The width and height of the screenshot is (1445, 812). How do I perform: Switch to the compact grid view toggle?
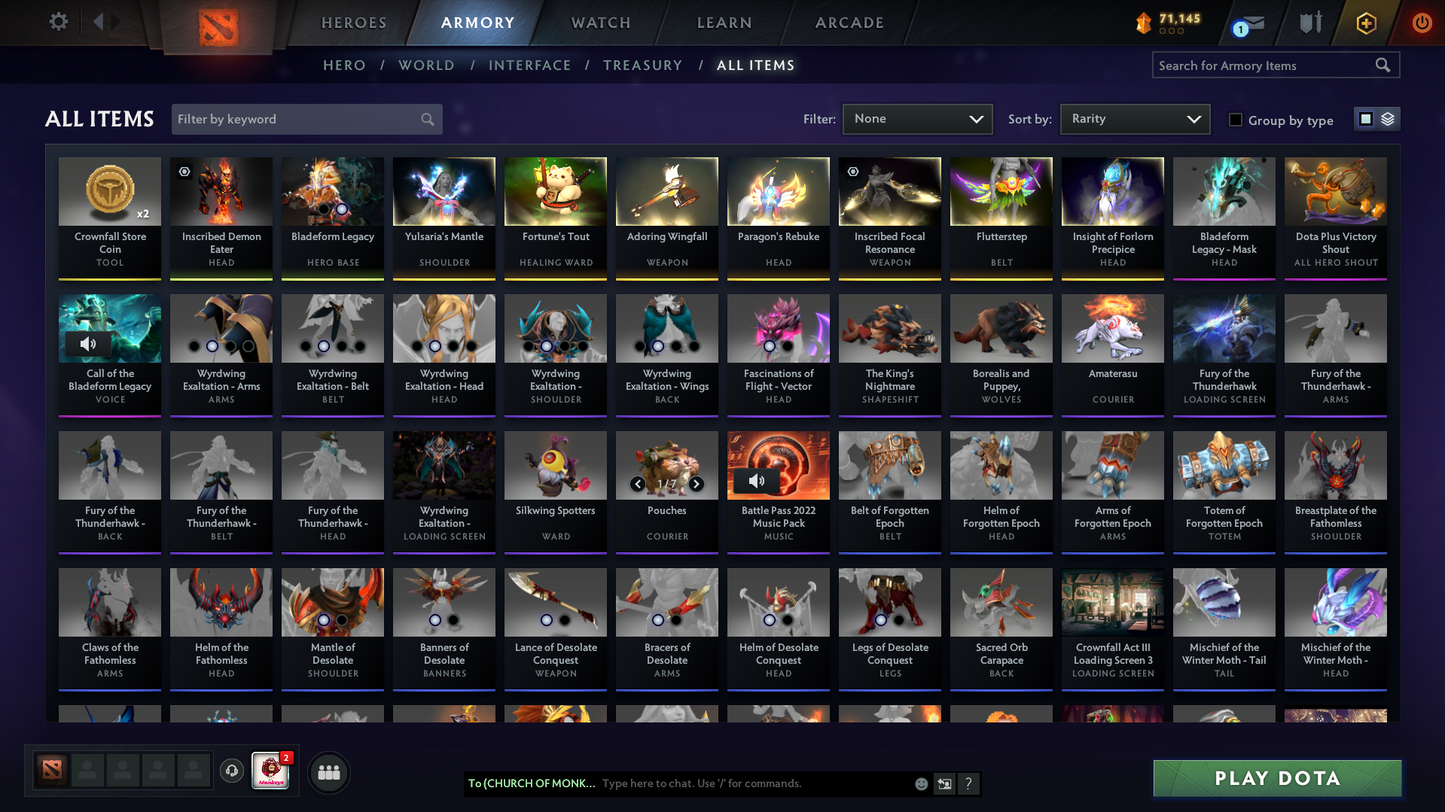(x=1368, y=118)
